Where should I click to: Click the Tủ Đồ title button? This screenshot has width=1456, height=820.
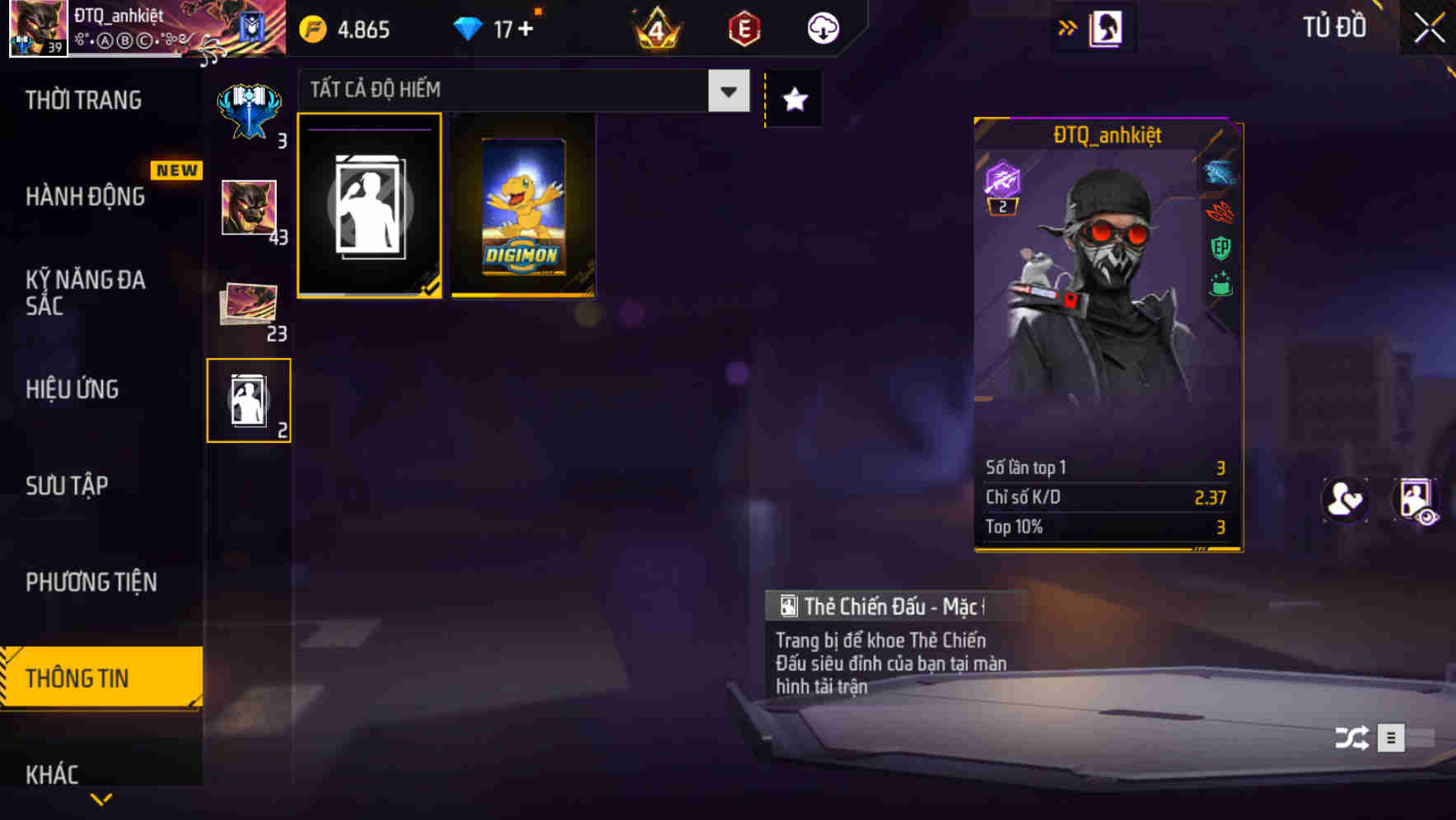click(1337, 27)
